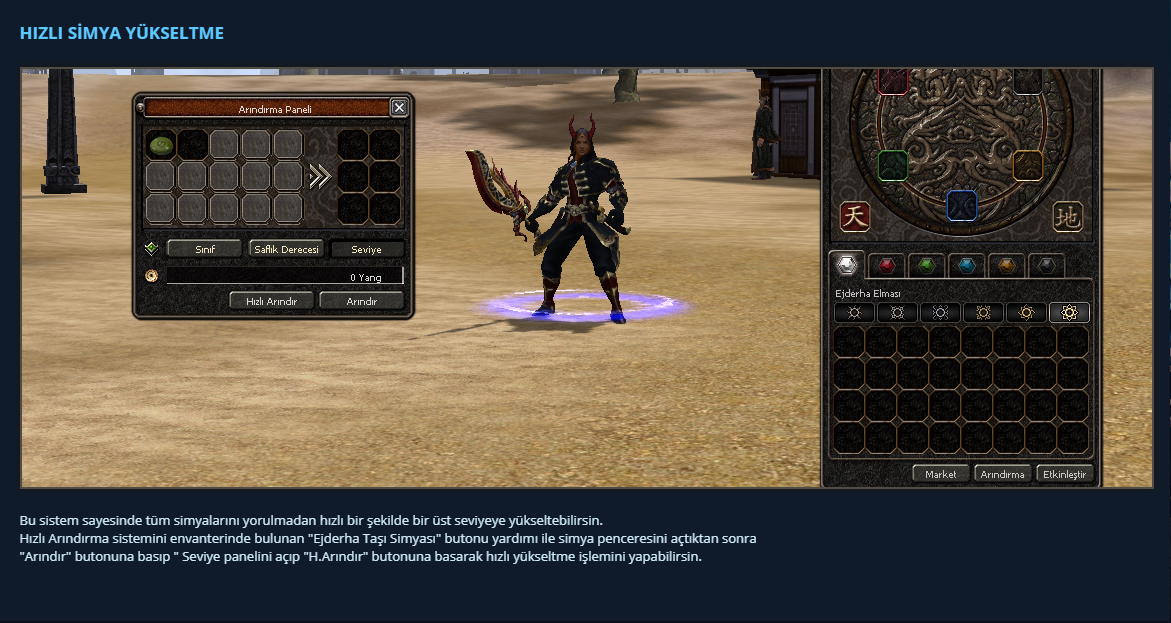Select the blue slot on the dragon wheel
Viewport: 1171px width, 623px height.
coord(961,204)
